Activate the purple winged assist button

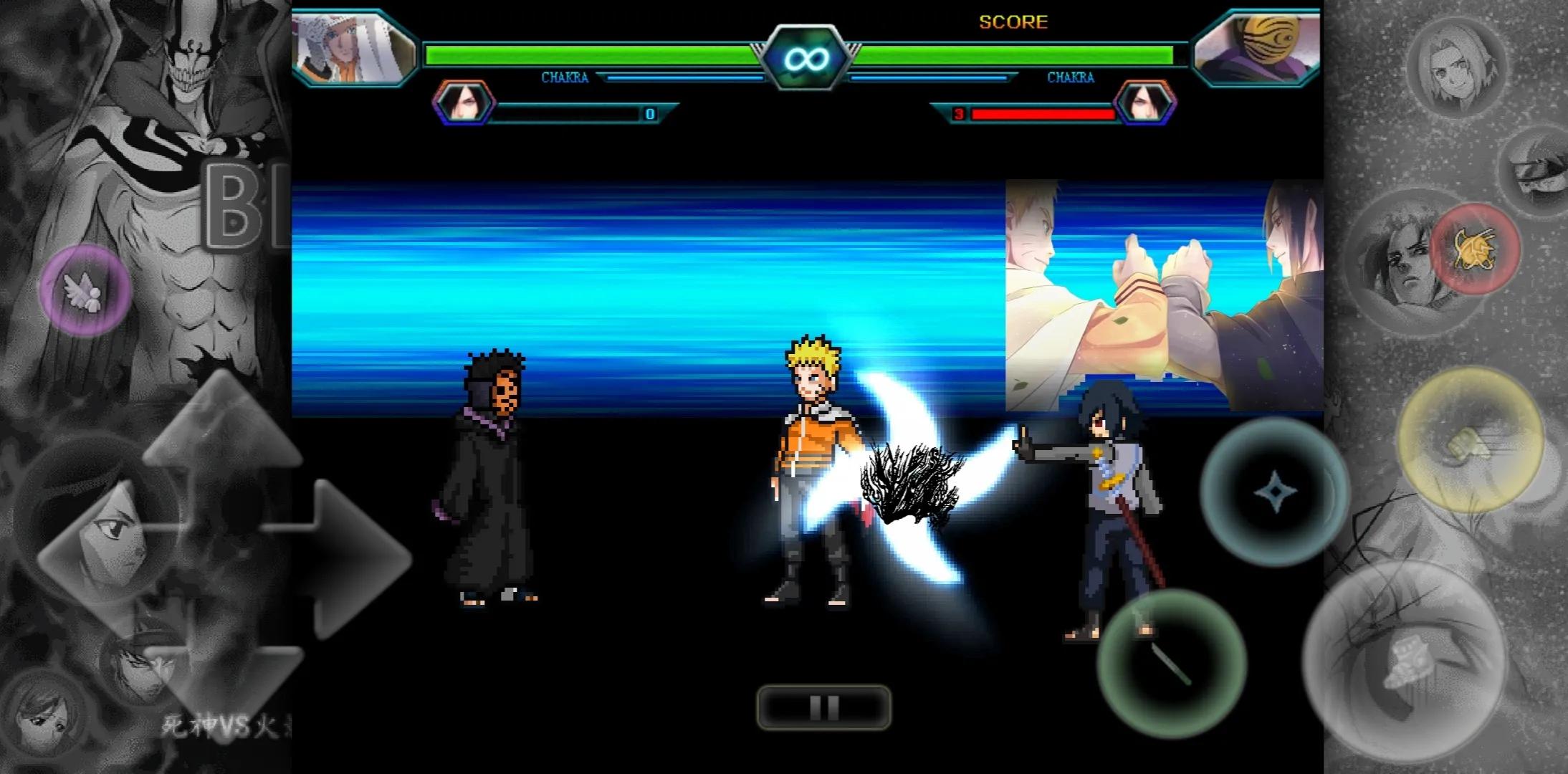[85, 290]
